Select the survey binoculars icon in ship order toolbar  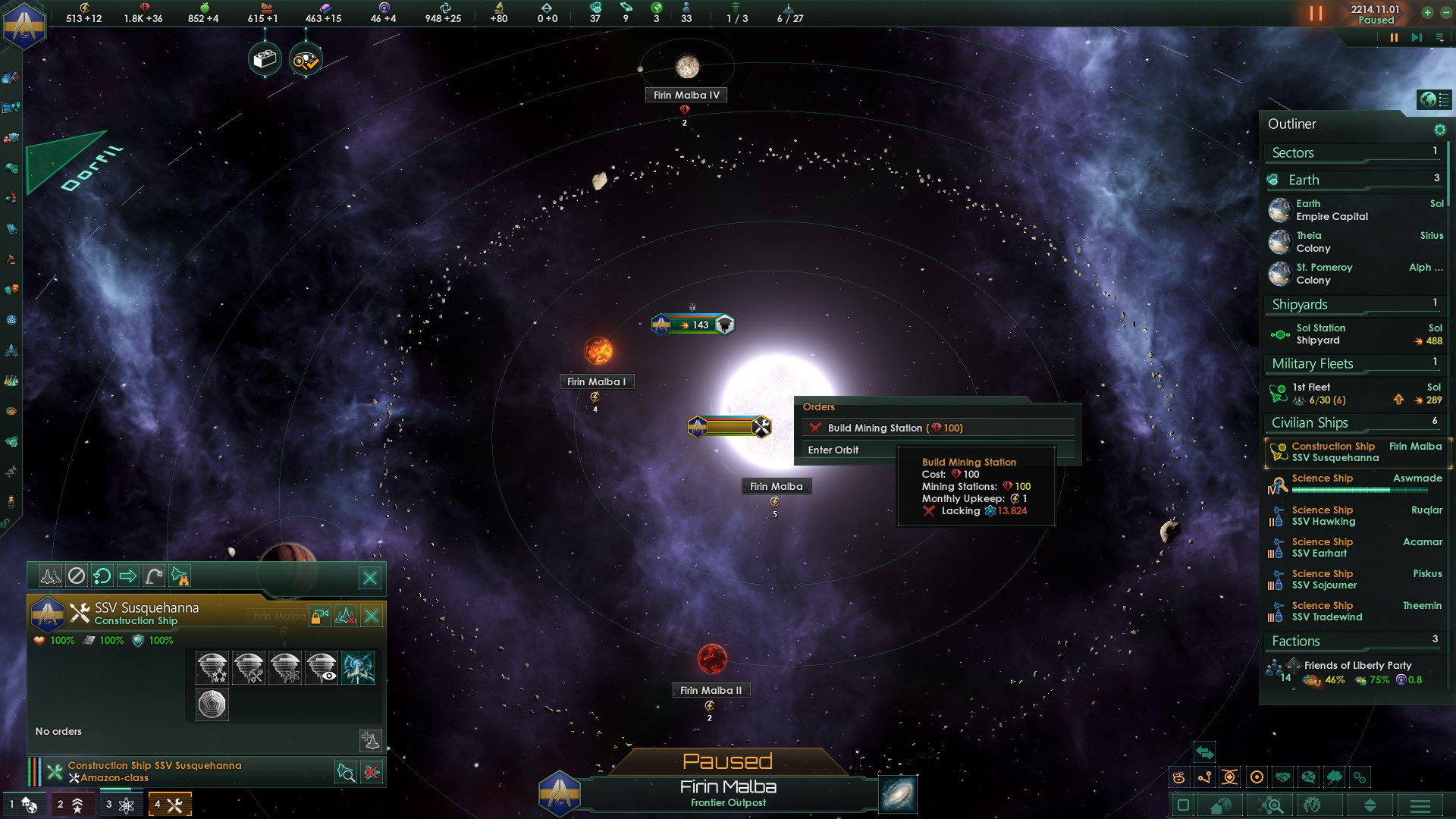[x=180, y=577]
